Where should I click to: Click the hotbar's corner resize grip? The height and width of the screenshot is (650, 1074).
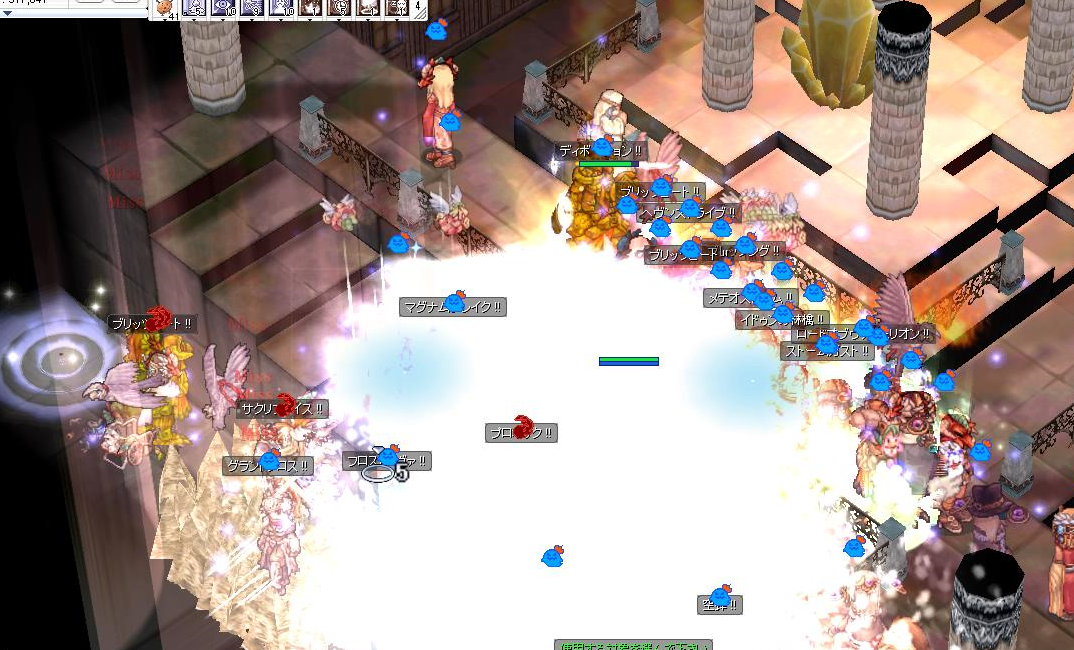click(422, 15)
